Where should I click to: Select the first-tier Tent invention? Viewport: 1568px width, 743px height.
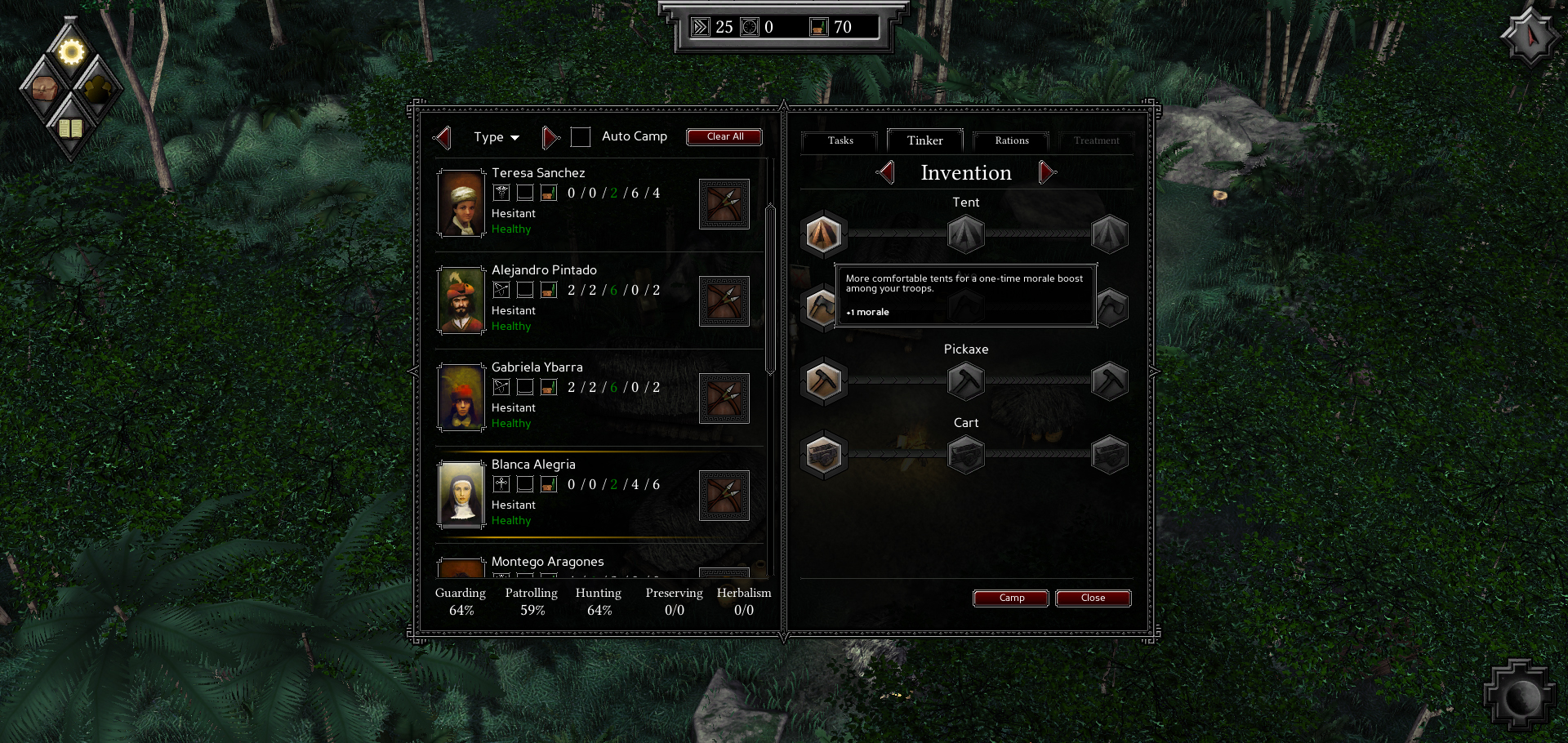coord(823,234)
